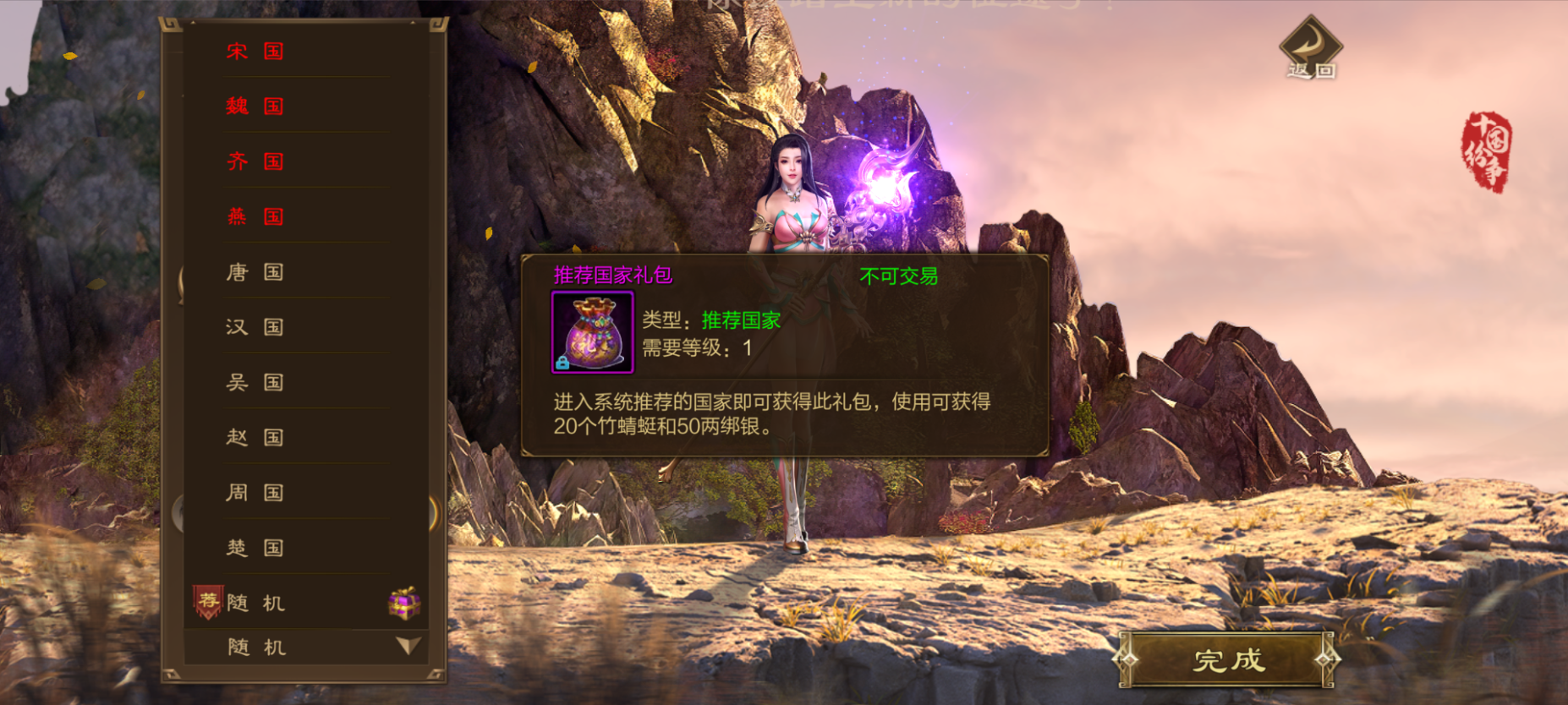Select 燕国 in the list
1568x705 pixels.
pyautogui.click(x=255, y=216)
